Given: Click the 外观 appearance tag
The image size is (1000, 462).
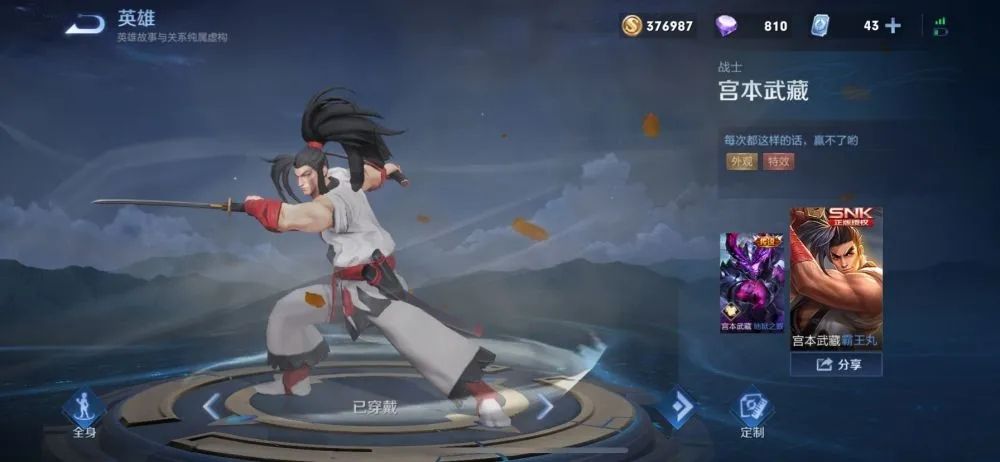Looking at the screenshot, I should pyautogui.click(x=741, y=161).
